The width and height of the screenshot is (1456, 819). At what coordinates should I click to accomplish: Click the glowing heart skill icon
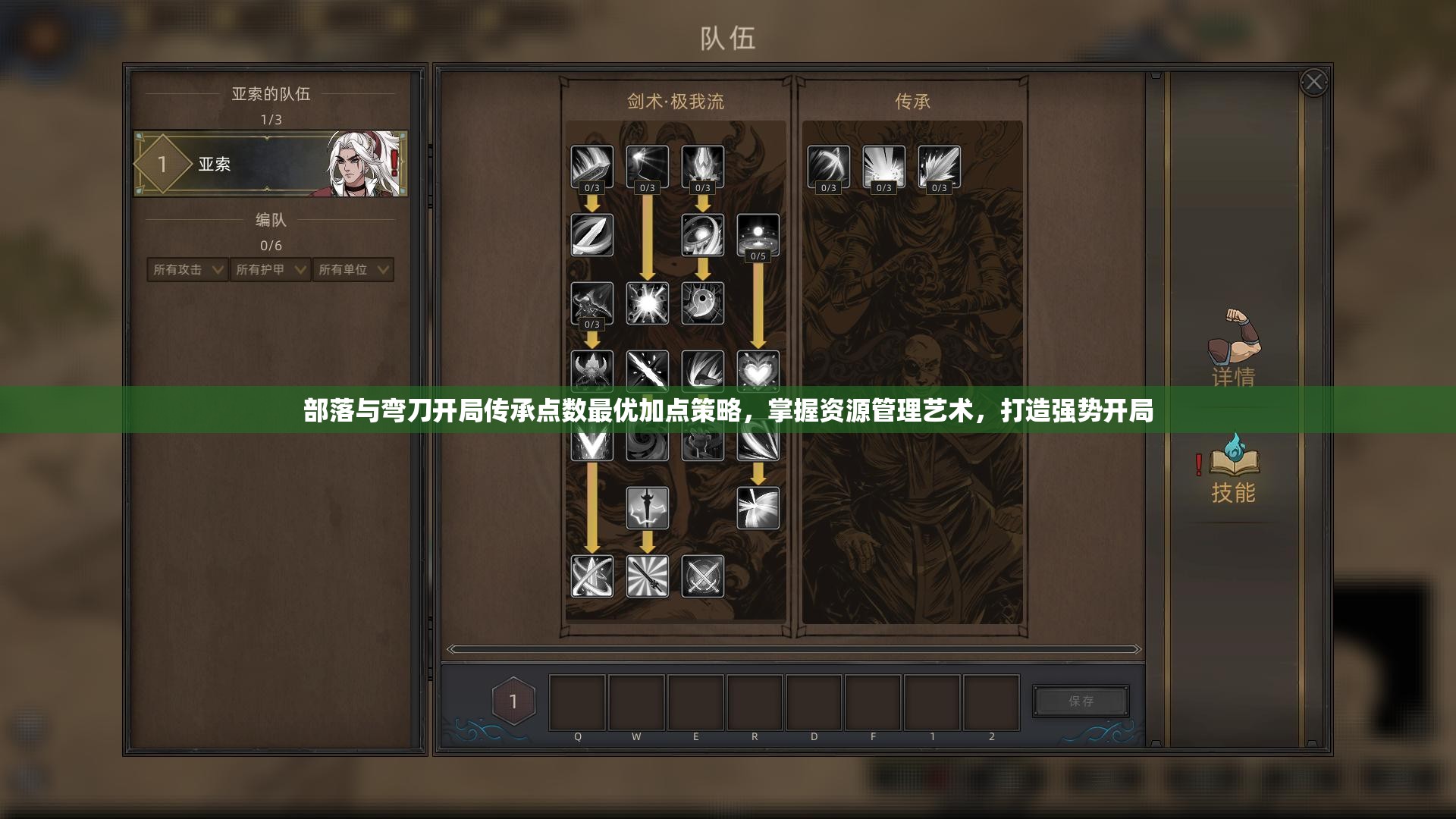[758, 372]
